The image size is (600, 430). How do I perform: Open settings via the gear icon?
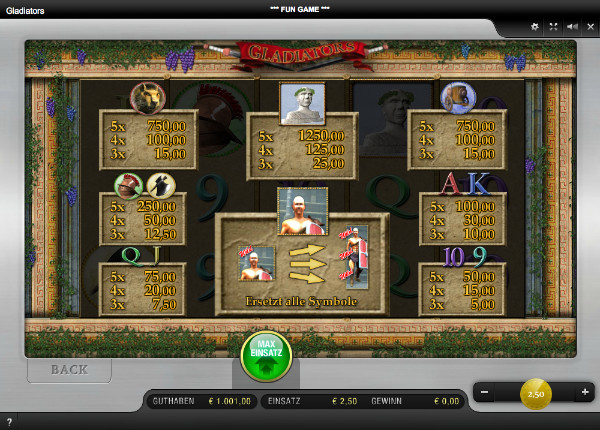(535, 27)
